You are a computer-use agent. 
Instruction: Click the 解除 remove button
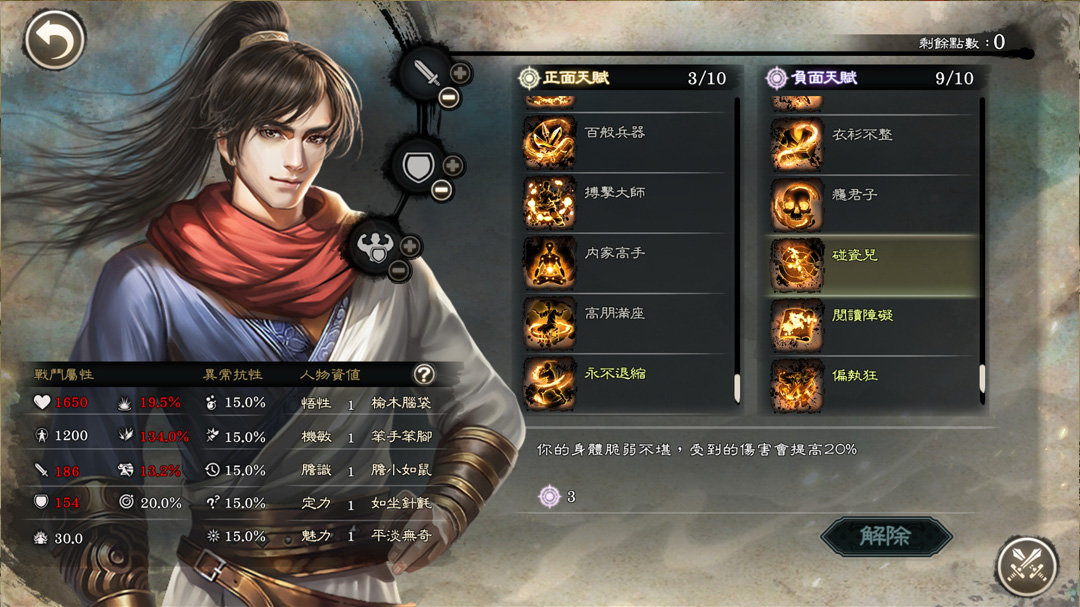click(886, 536)
